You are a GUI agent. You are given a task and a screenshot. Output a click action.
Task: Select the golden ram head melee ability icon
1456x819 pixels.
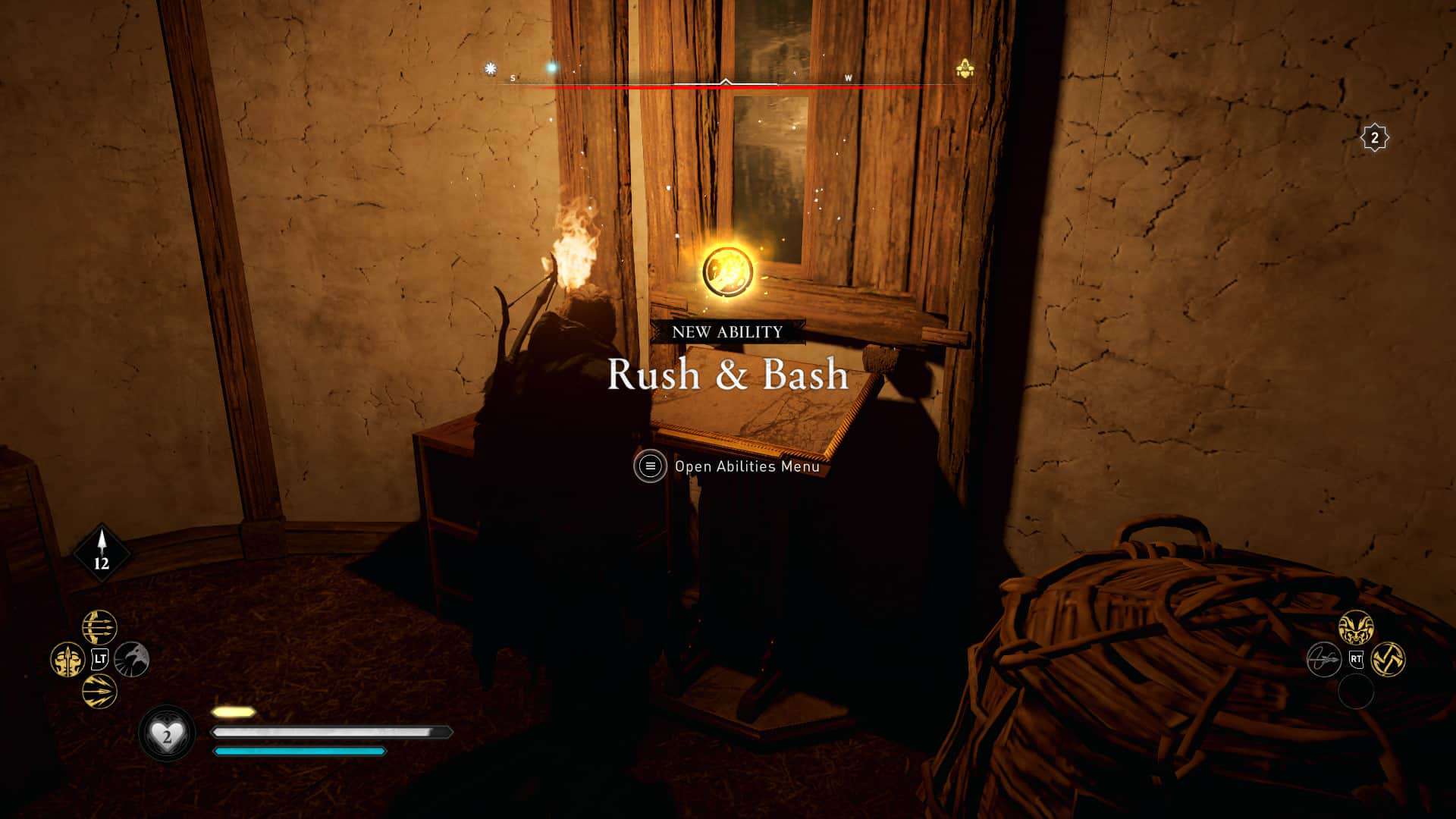[1357, 626]
